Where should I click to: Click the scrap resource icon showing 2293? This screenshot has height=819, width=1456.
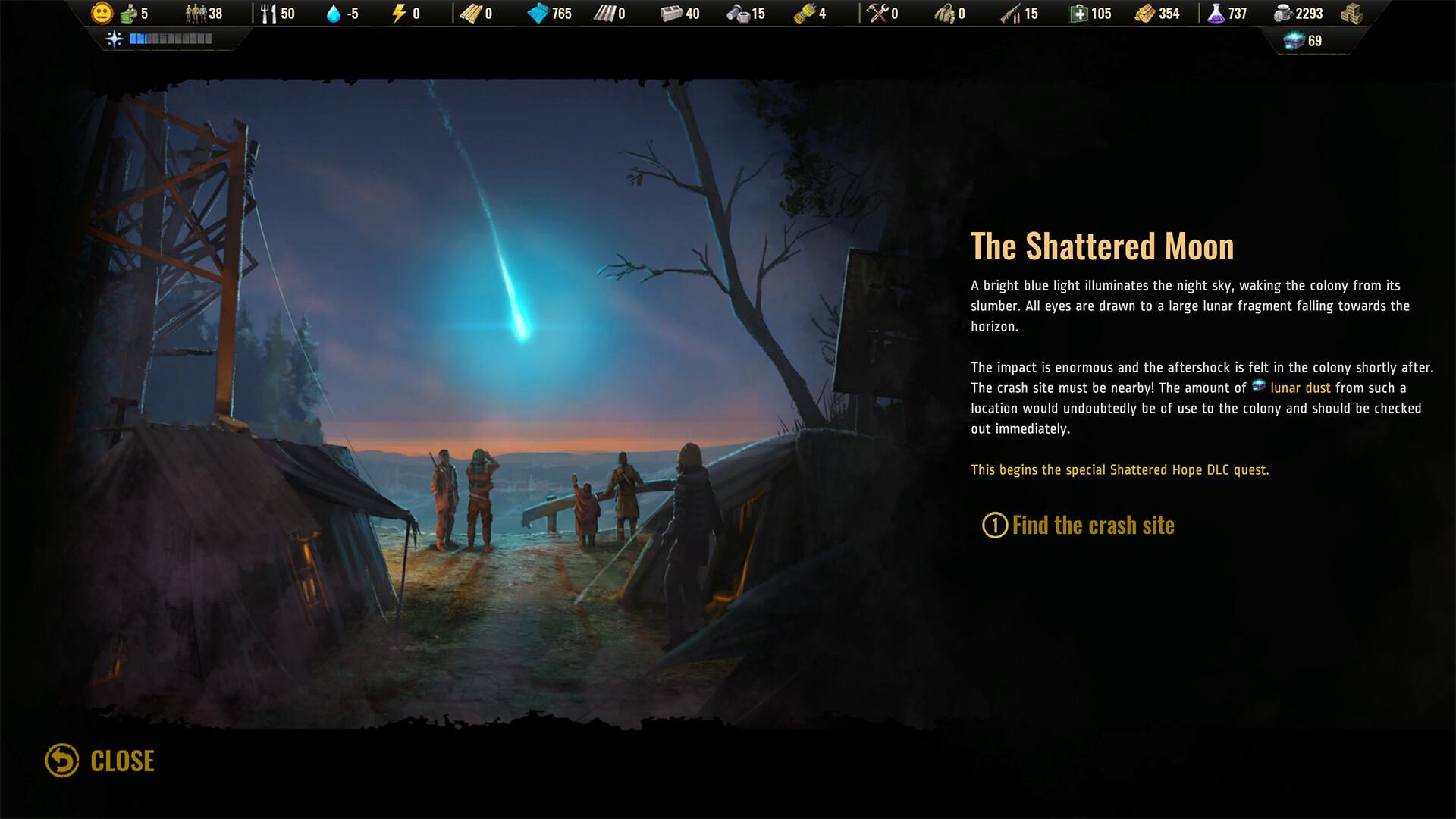click(x=1283, y=12)
